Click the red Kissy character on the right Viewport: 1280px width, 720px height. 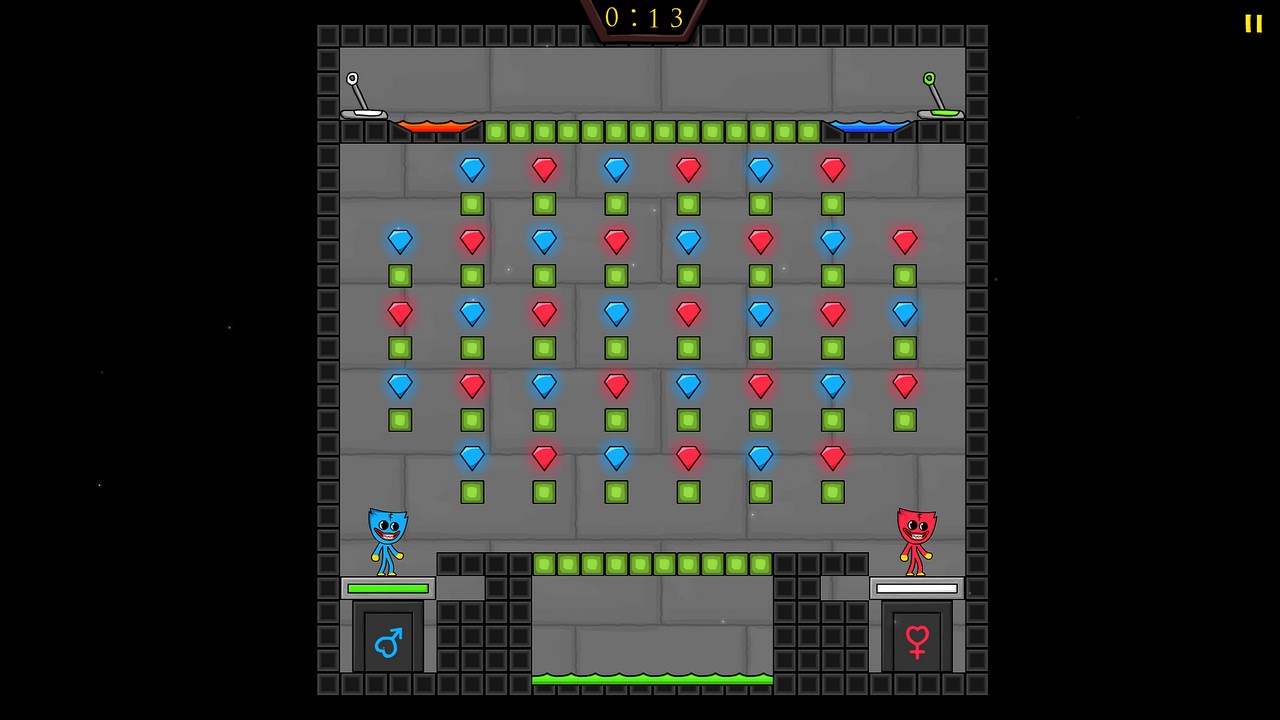click(x=917, y=540)
